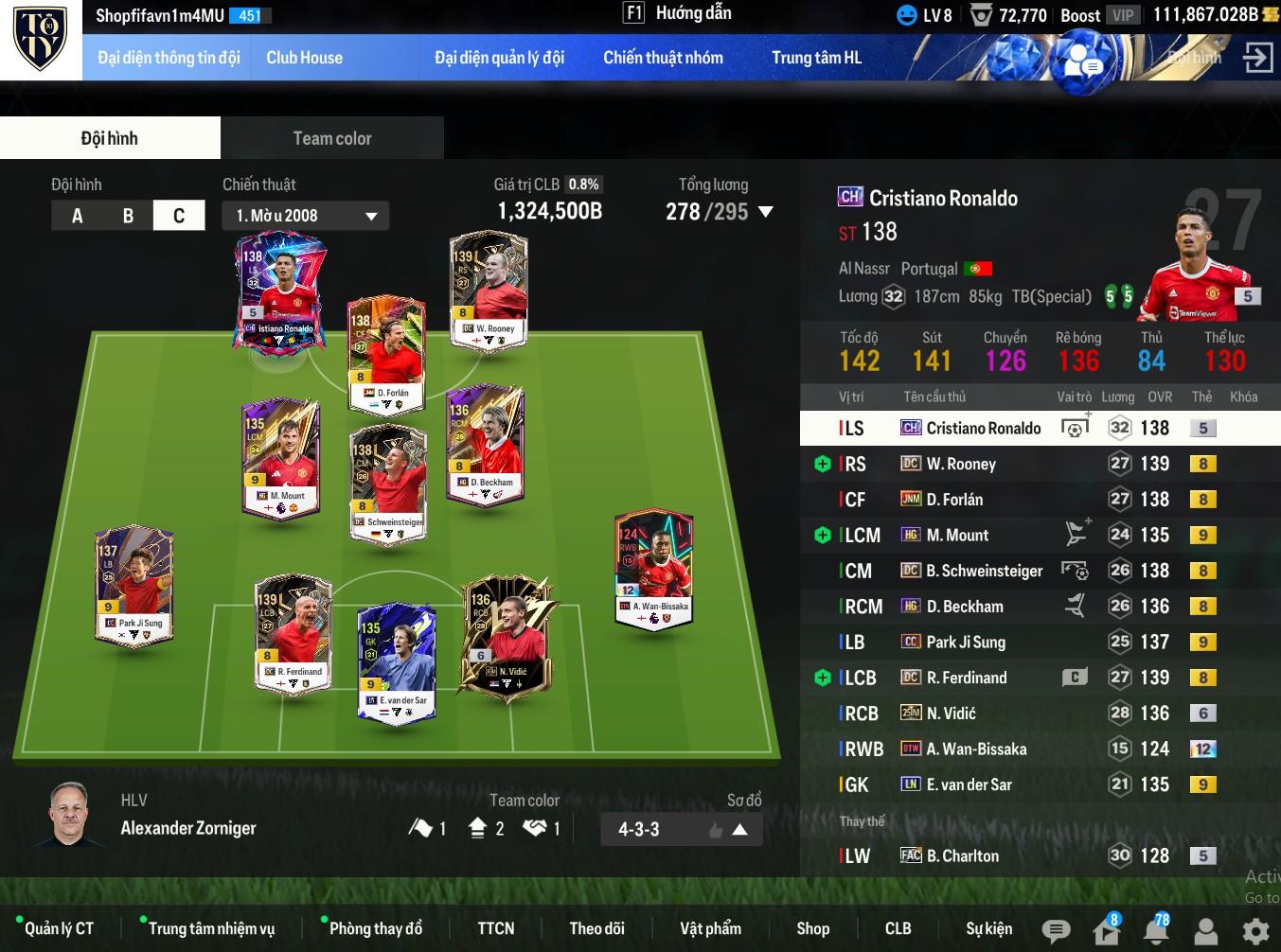
Task: Open Phòng thay đồ from bottom bar
Action: click(375, 928)
